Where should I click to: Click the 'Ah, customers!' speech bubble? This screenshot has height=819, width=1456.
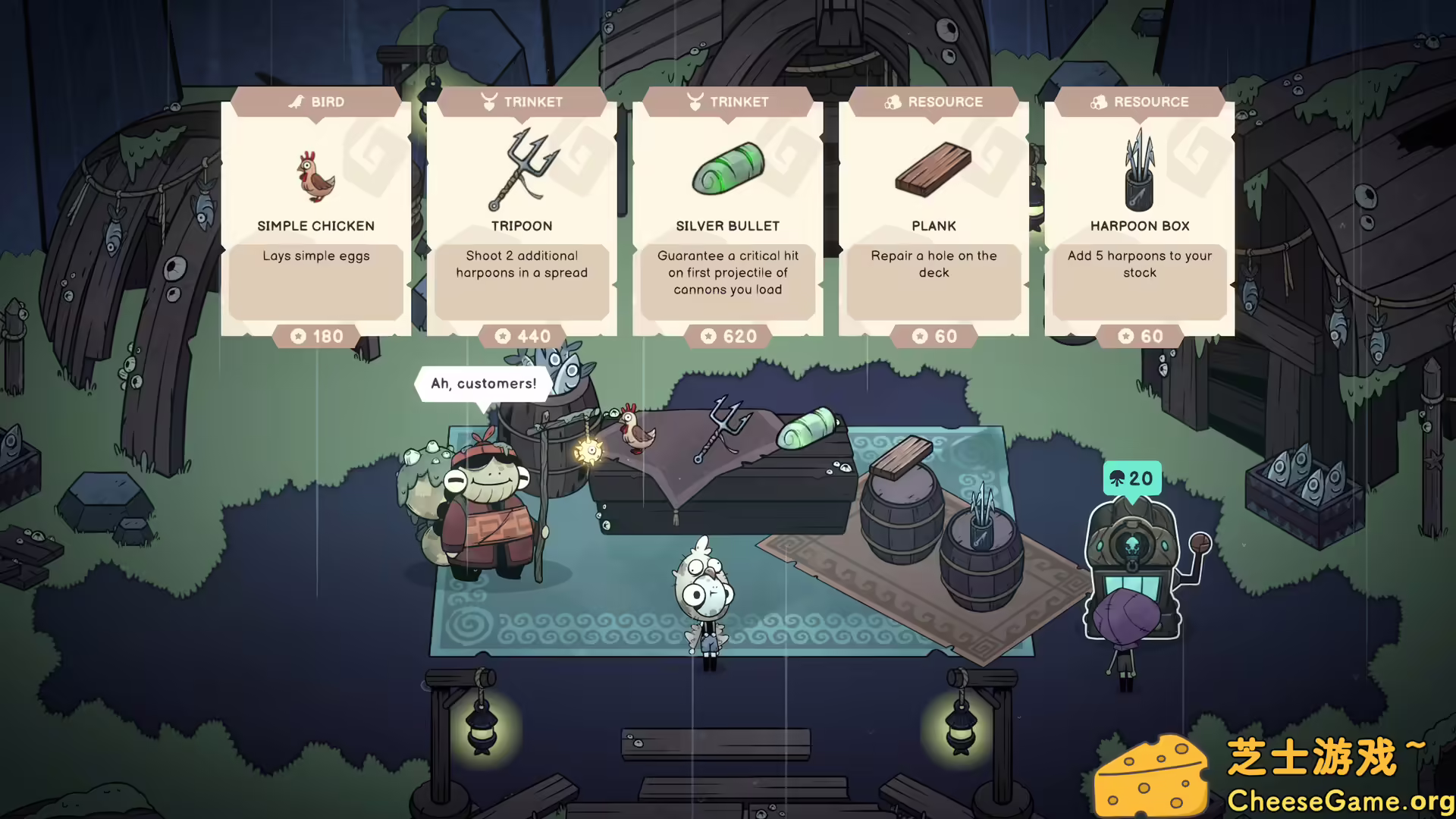click(x=483, y=384)
